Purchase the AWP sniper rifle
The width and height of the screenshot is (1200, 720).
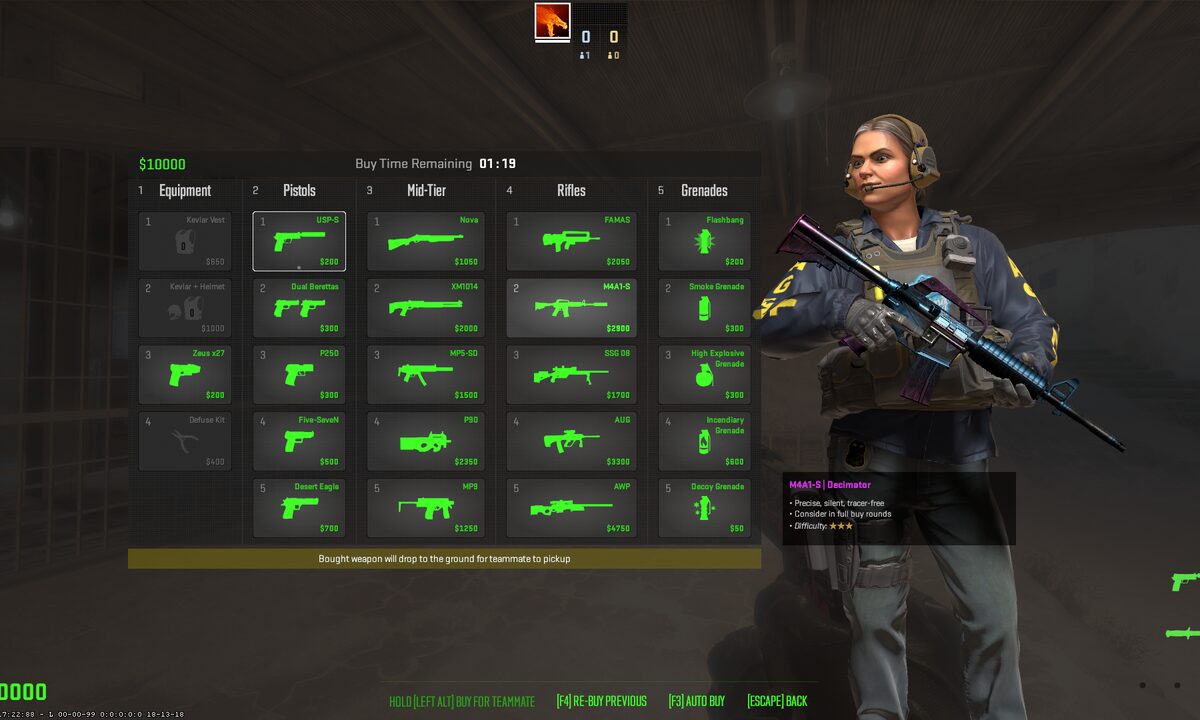point(571,508)
